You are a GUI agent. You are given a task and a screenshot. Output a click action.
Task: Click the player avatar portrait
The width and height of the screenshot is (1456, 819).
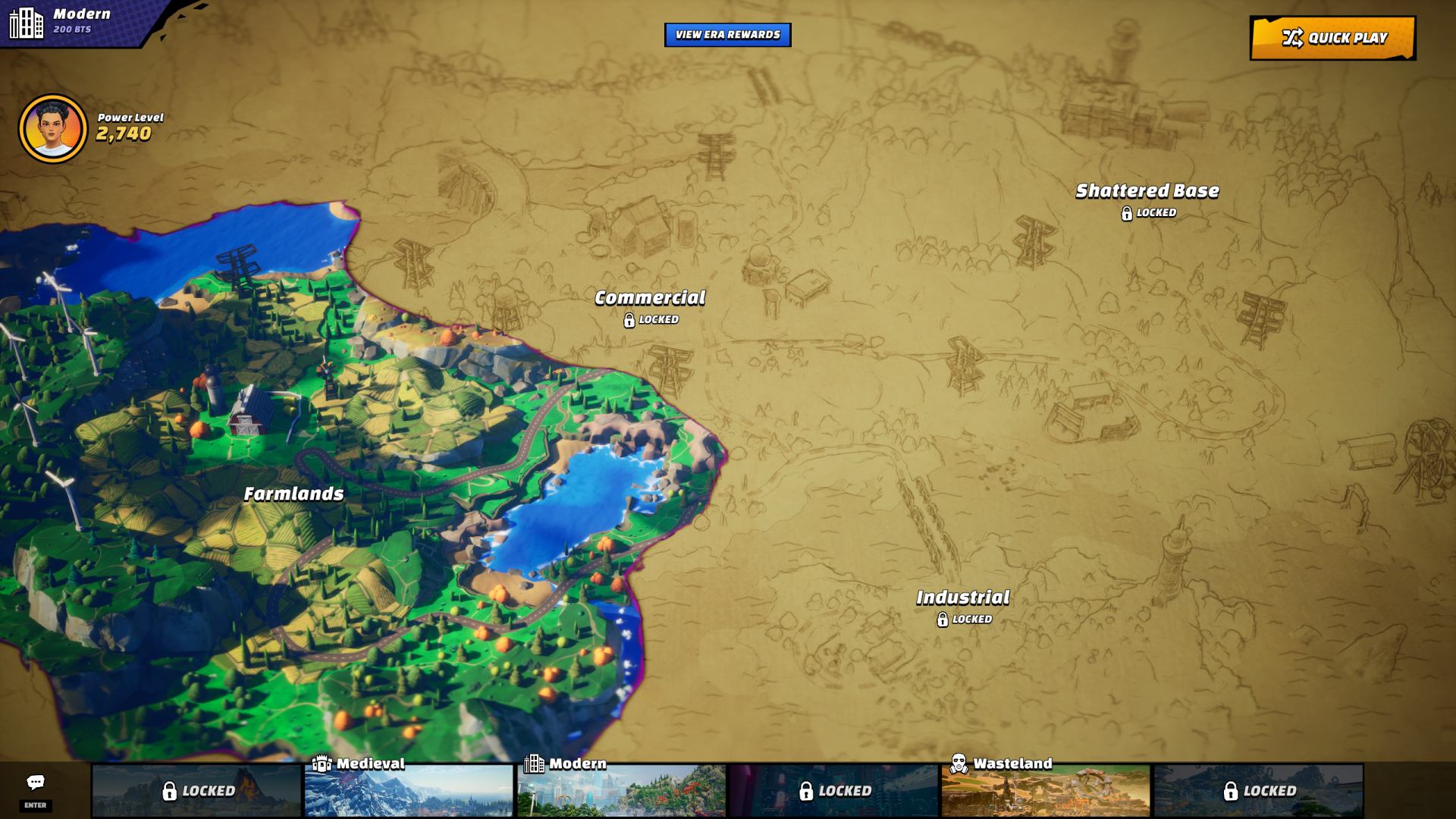[x=53, y=129]
